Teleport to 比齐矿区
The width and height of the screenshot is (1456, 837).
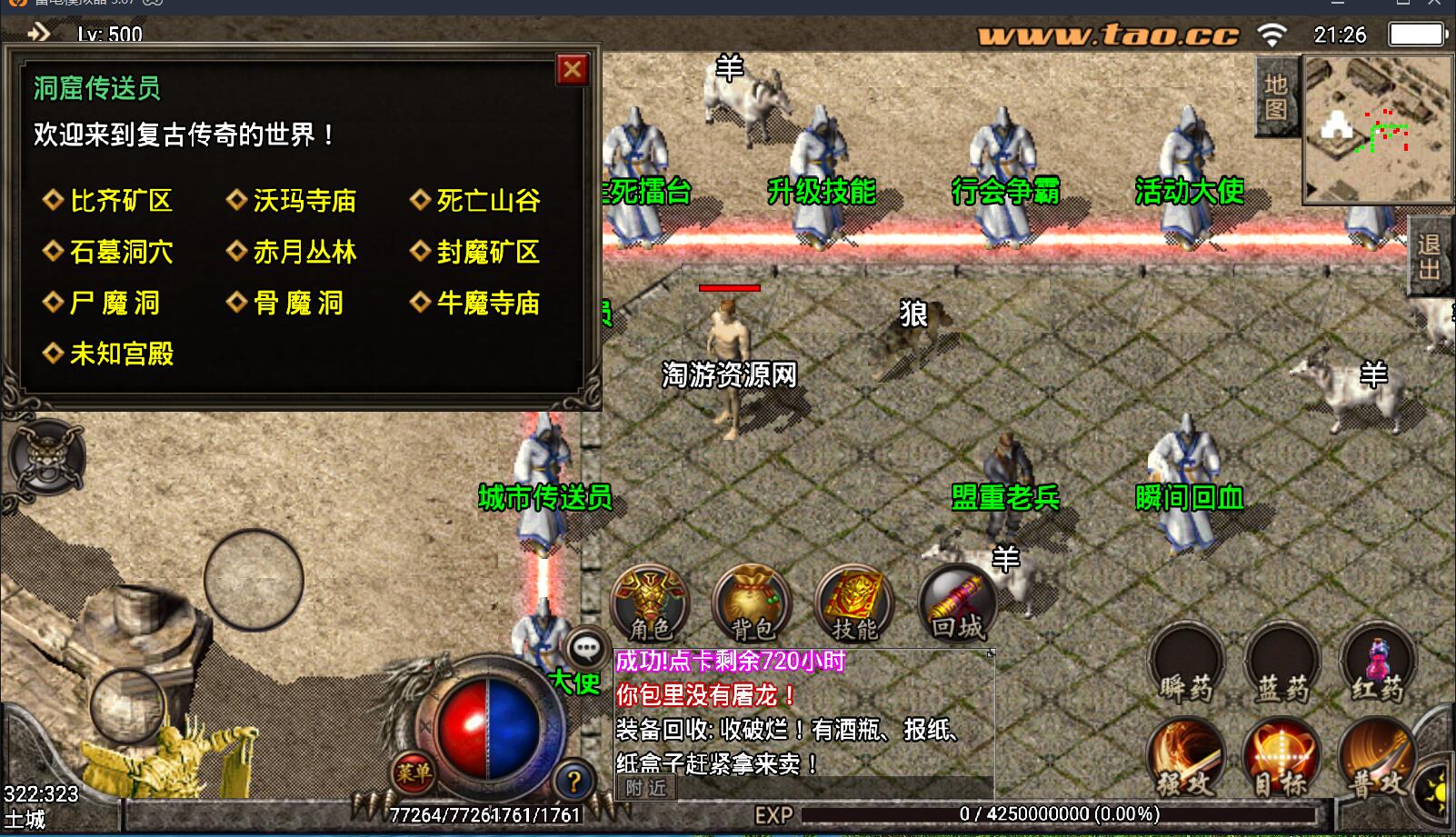pos(121,201)
